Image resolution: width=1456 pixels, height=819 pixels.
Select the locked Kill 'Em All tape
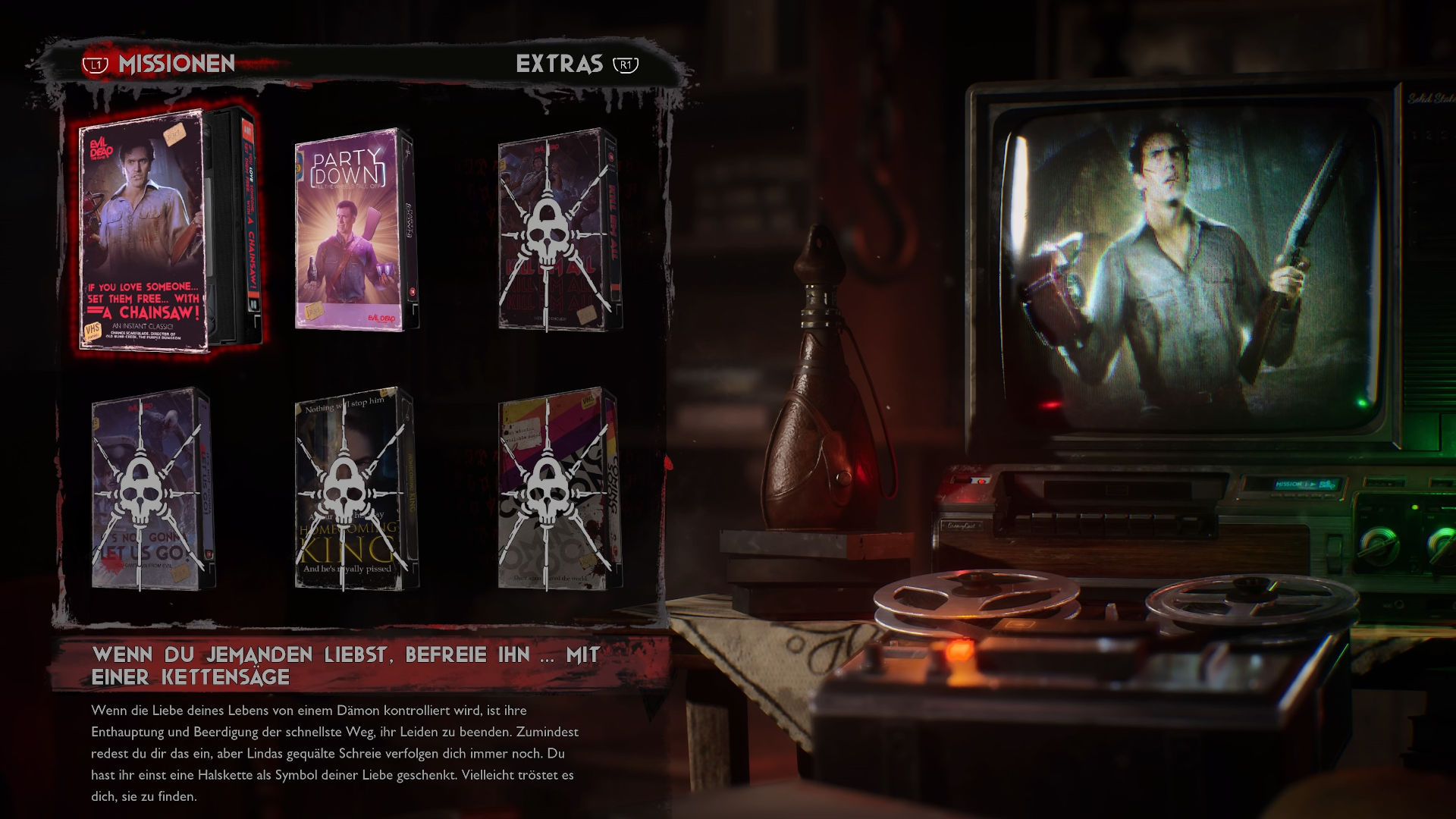coord(558,230)
